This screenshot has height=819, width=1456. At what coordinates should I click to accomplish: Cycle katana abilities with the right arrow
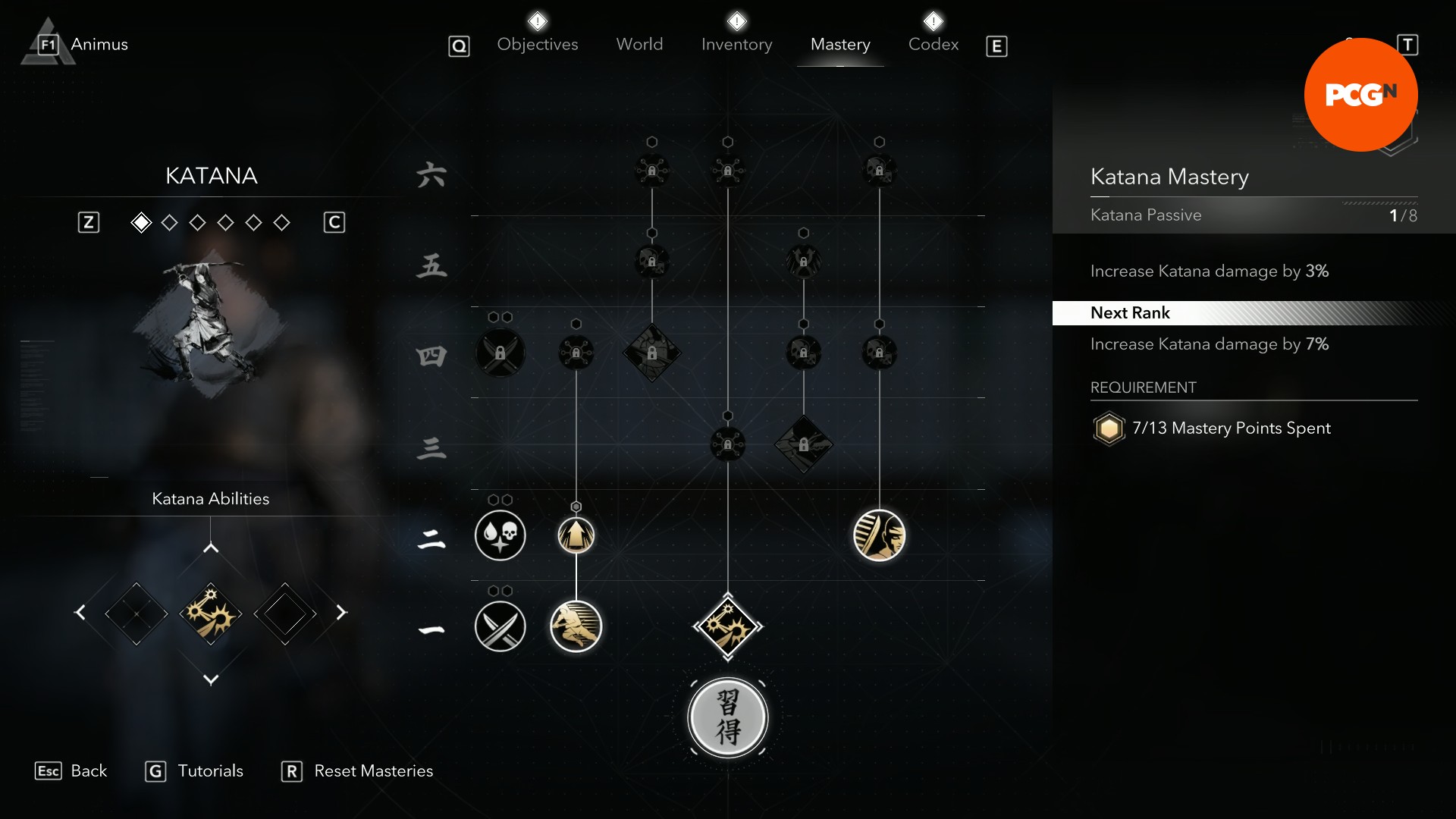[341, 613]
